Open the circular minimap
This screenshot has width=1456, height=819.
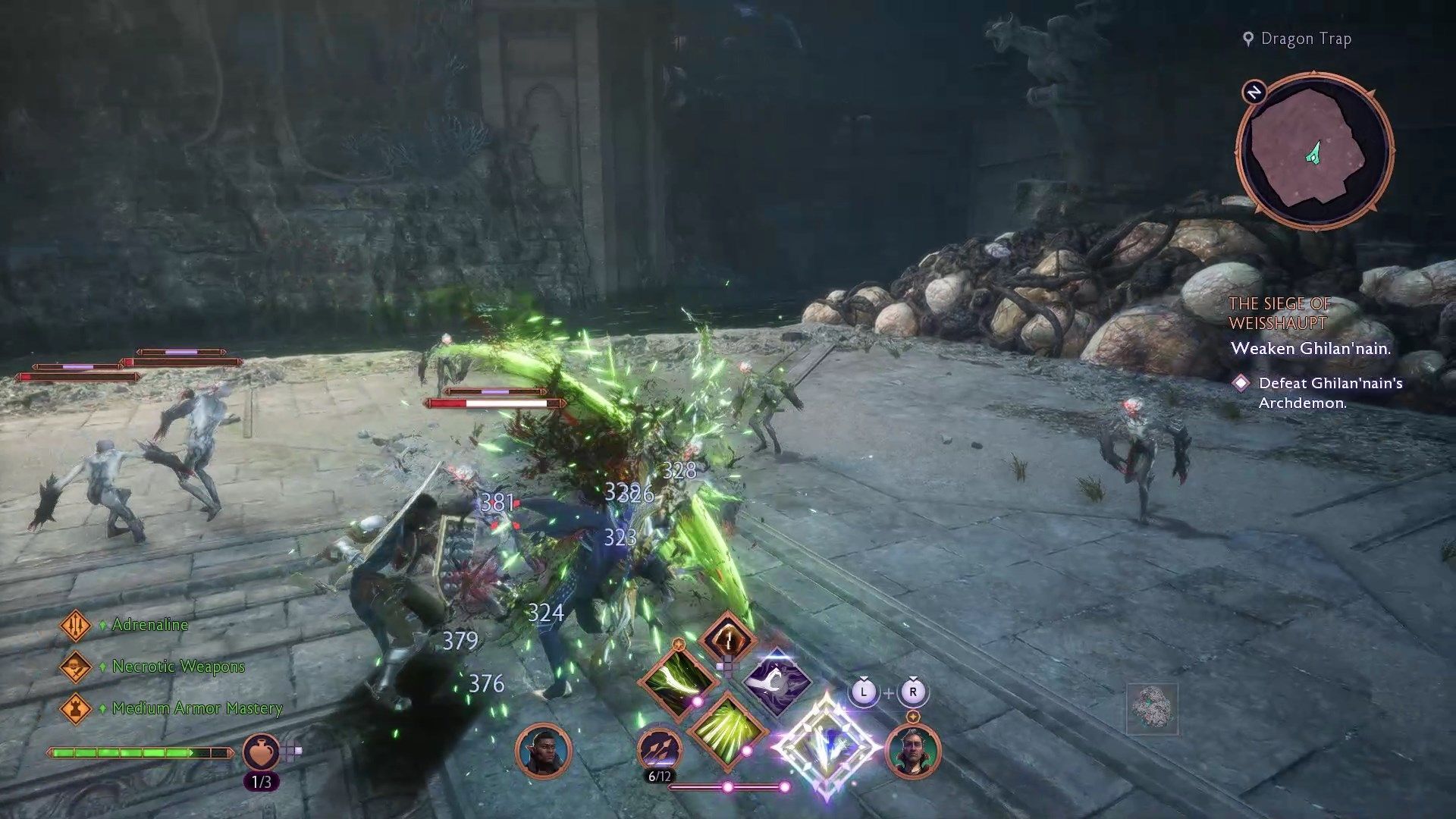tap(1314, 152)
